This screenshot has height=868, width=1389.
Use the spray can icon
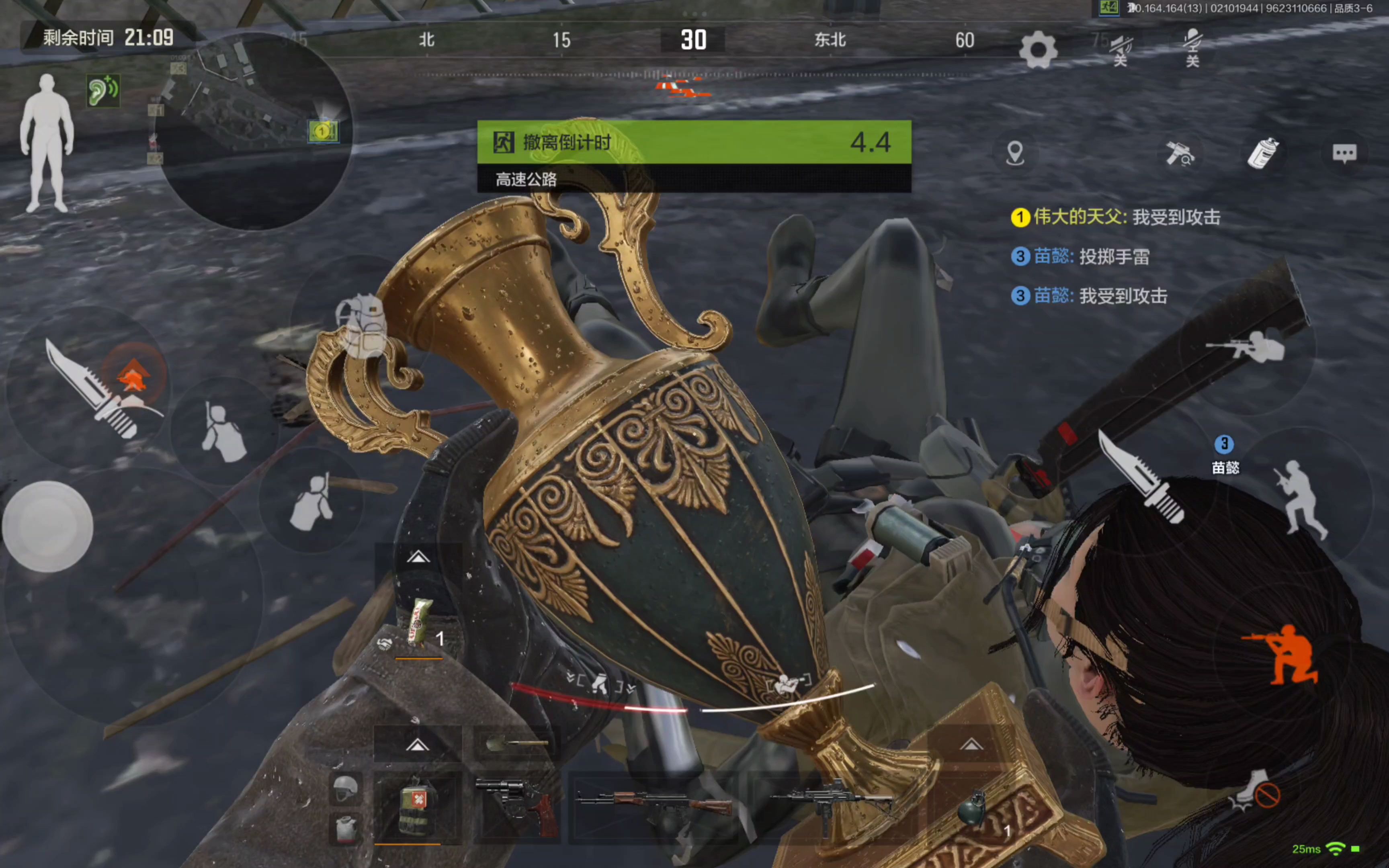1263,153
